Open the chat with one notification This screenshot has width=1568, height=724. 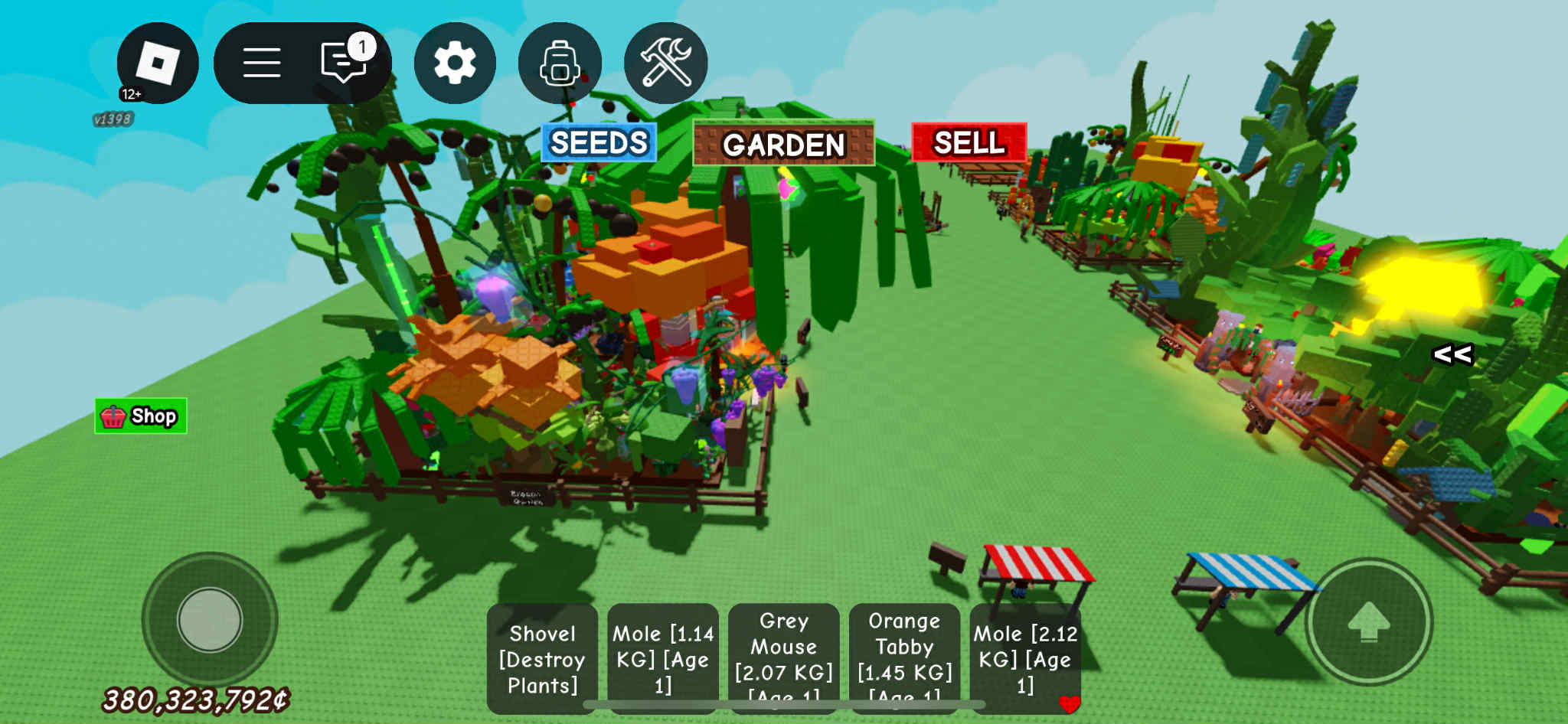point(345,61)
